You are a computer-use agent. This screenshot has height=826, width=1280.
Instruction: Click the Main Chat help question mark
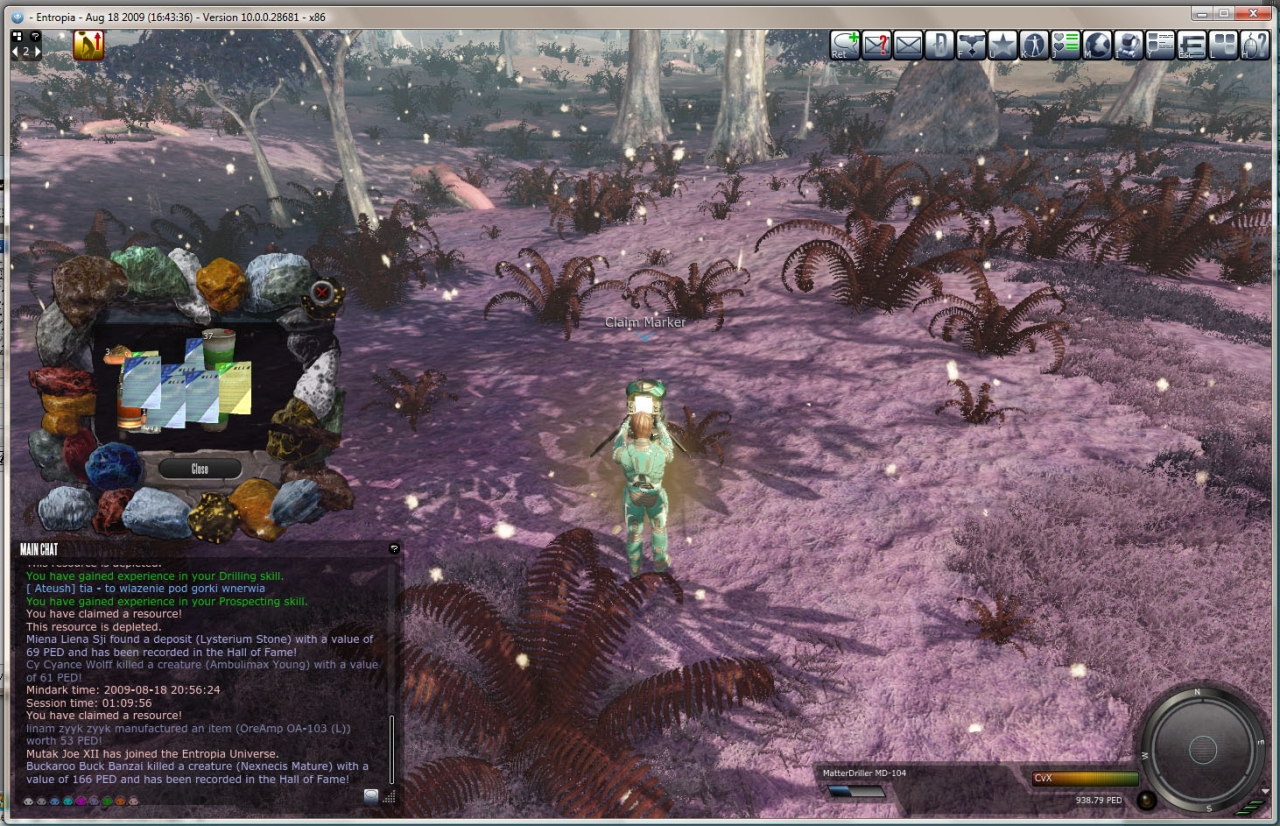point(394,549)
